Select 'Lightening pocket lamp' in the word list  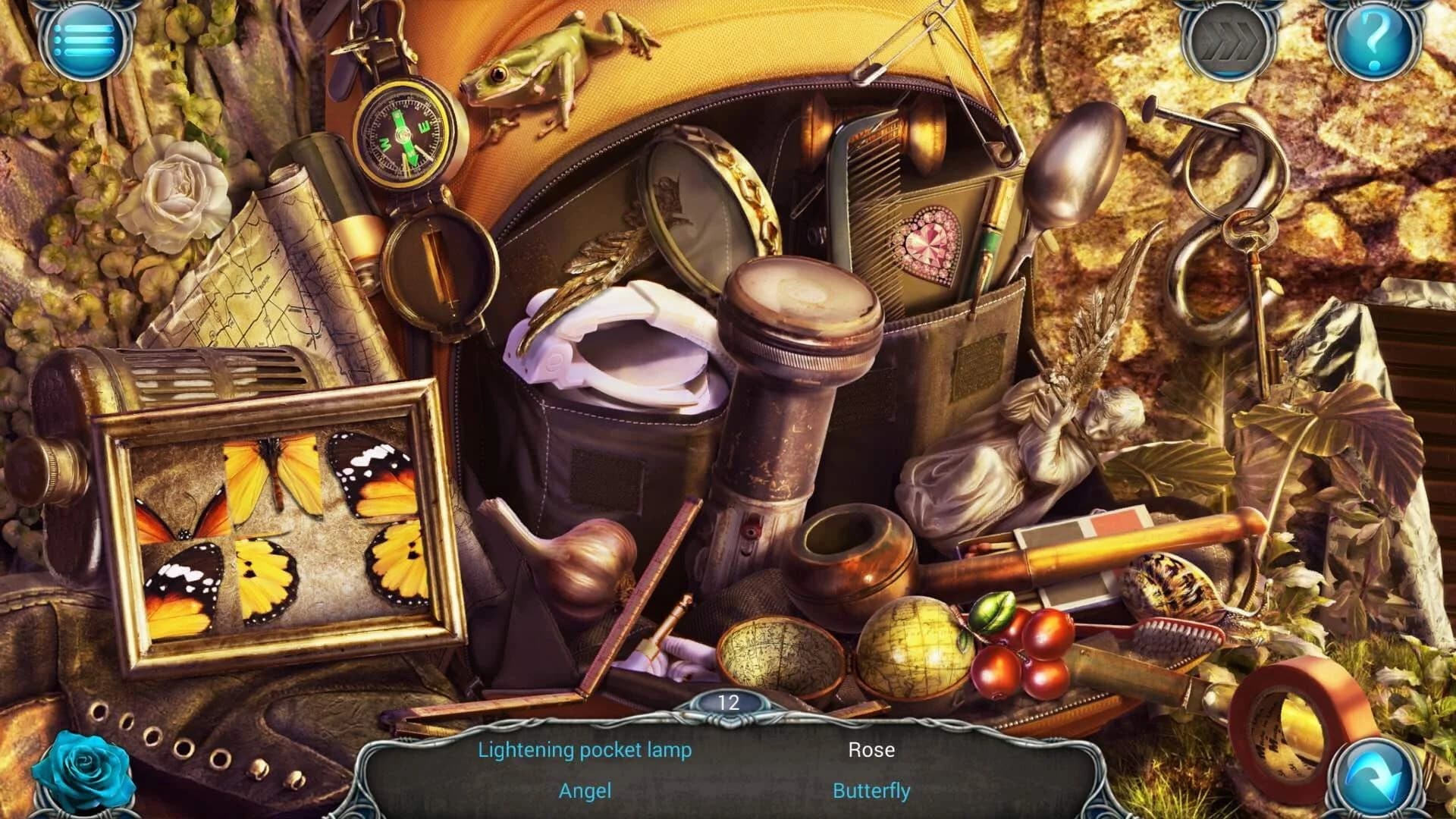(584, 750)
